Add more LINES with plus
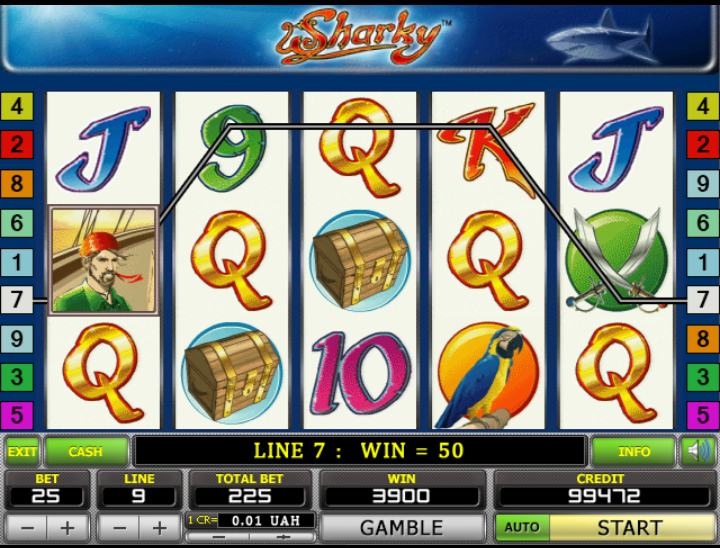Image resolution: width=720 pixels, height=548 pixels. [160, 527]
